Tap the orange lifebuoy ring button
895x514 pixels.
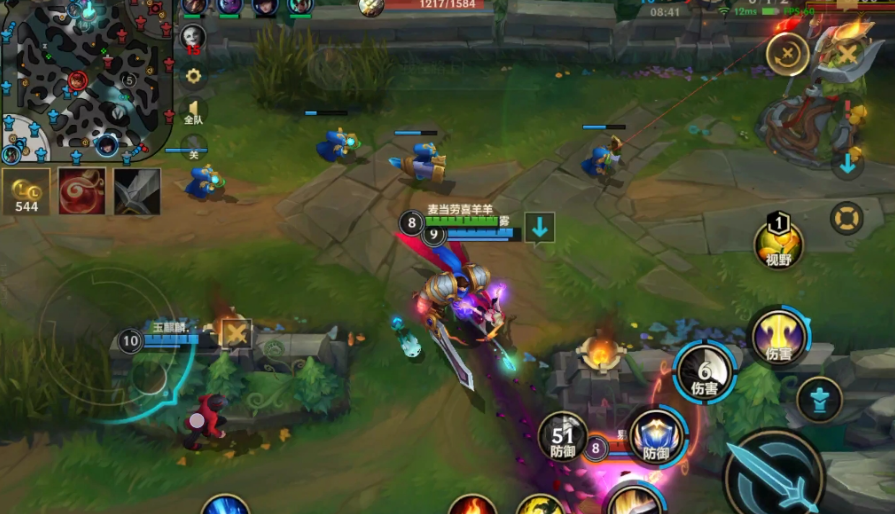tap(847, 217)
